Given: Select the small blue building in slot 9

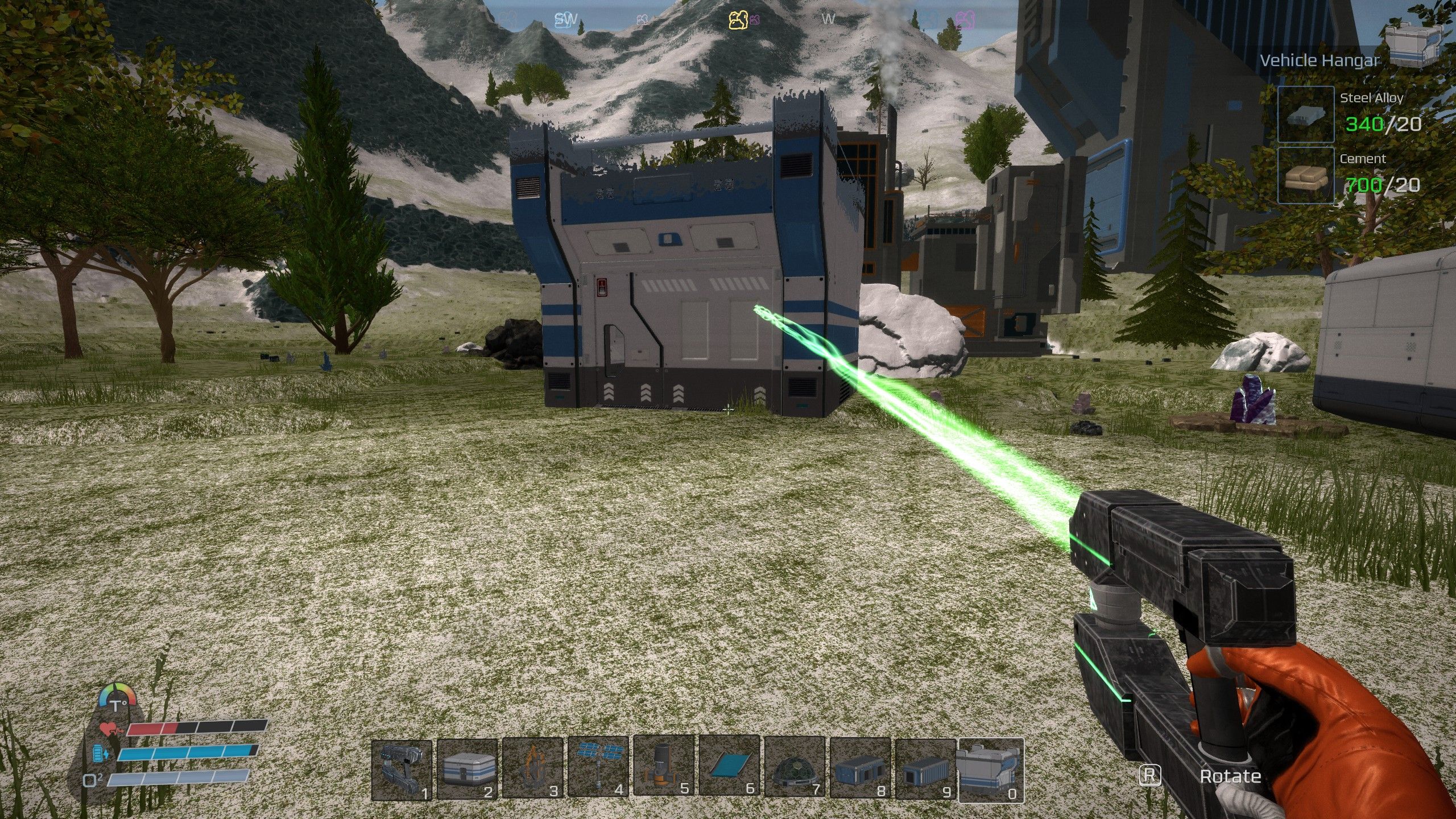Looking at the screenshot, I should coord(925,770).
